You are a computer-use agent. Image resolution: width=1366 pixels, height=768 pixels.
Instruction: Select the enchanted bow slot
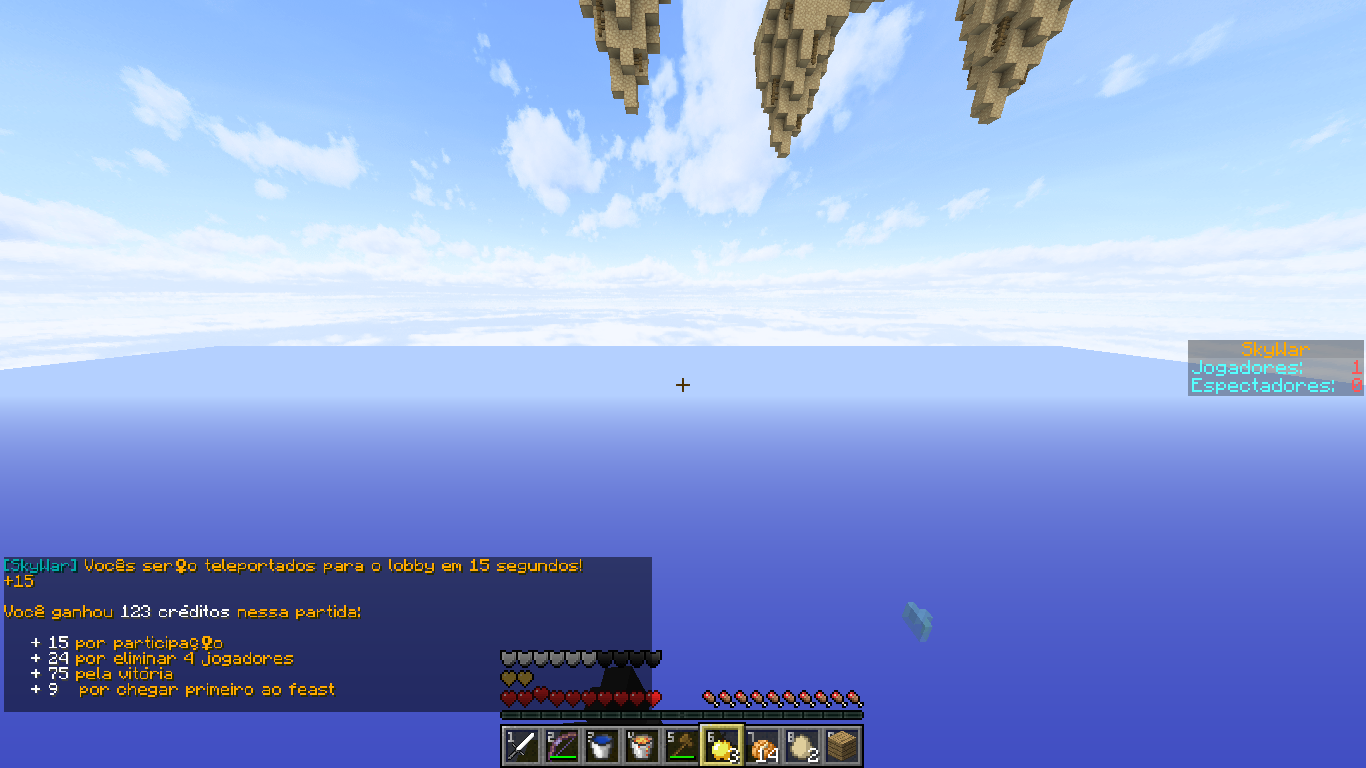coord(562,746)
